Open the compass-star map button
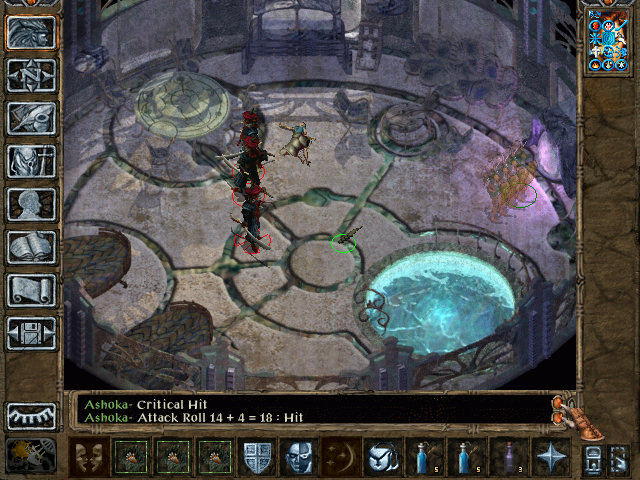This screenshot has height=480, width=640. (31, 75)
